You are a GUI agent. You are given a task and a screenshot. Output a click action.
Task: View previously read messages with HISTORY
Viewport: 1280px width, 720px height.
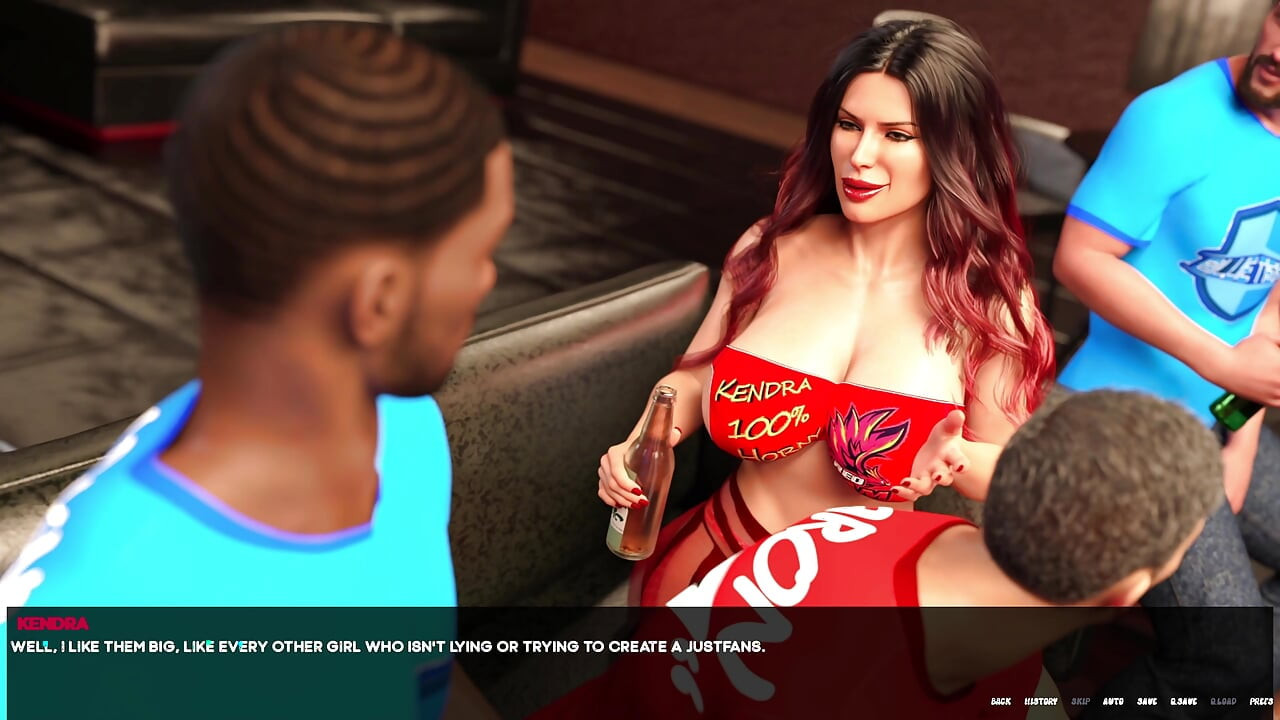(1041, 700)
